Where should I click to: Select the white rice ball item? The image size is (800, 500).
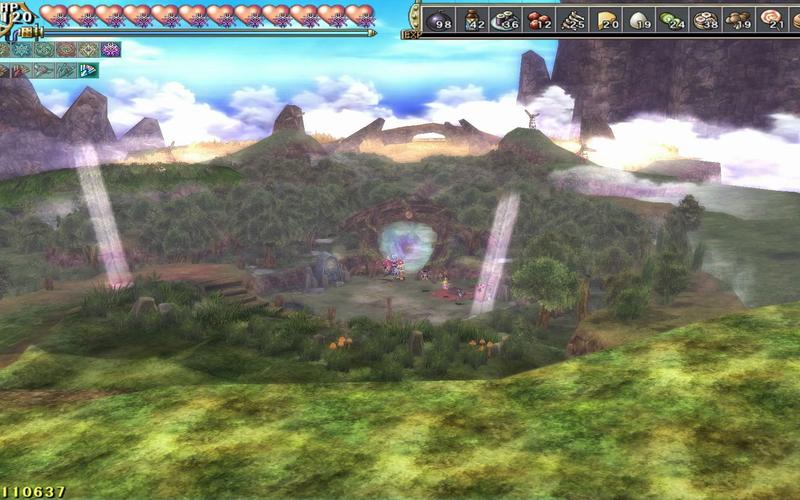click(638, 18)
